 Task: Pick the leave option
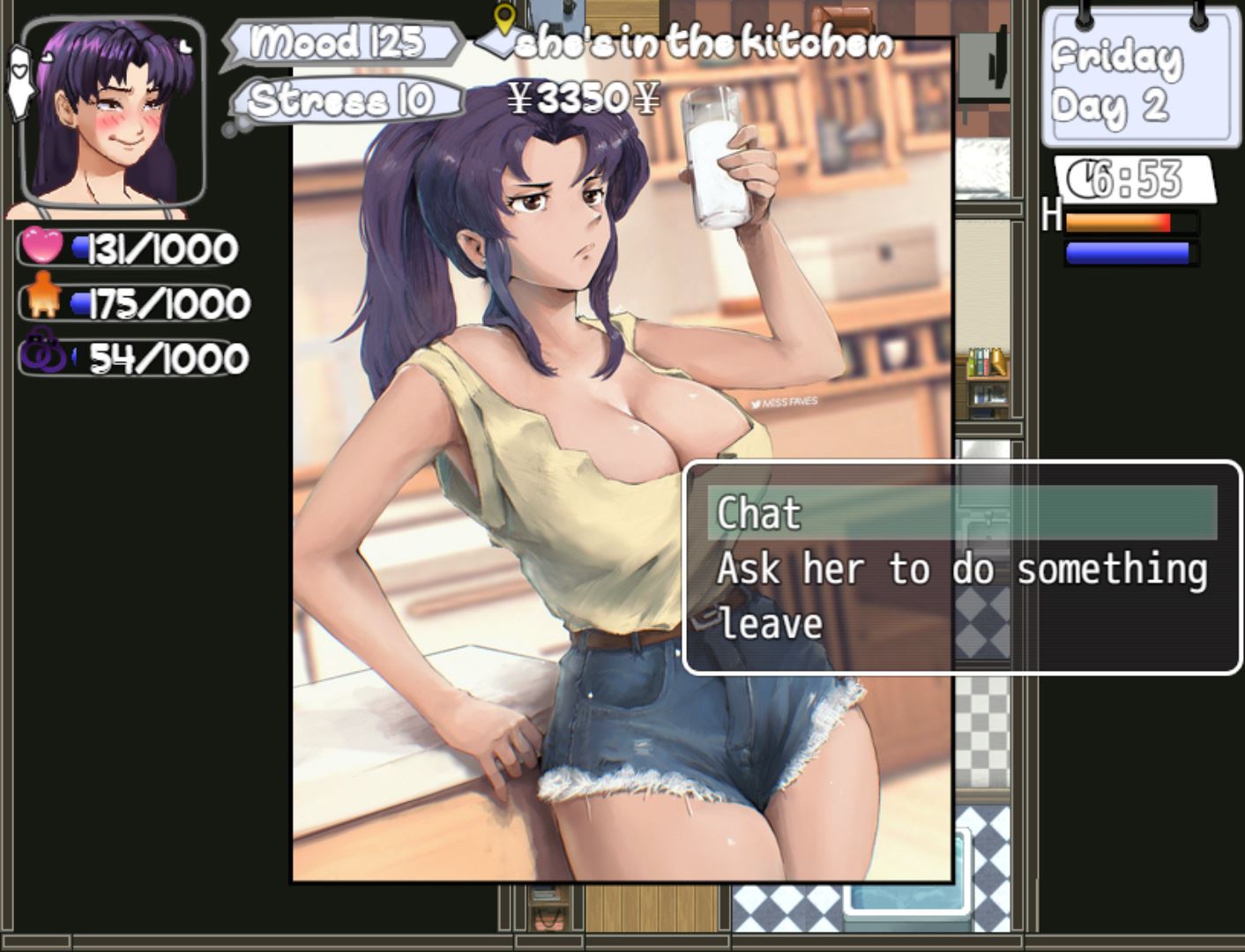770,624
